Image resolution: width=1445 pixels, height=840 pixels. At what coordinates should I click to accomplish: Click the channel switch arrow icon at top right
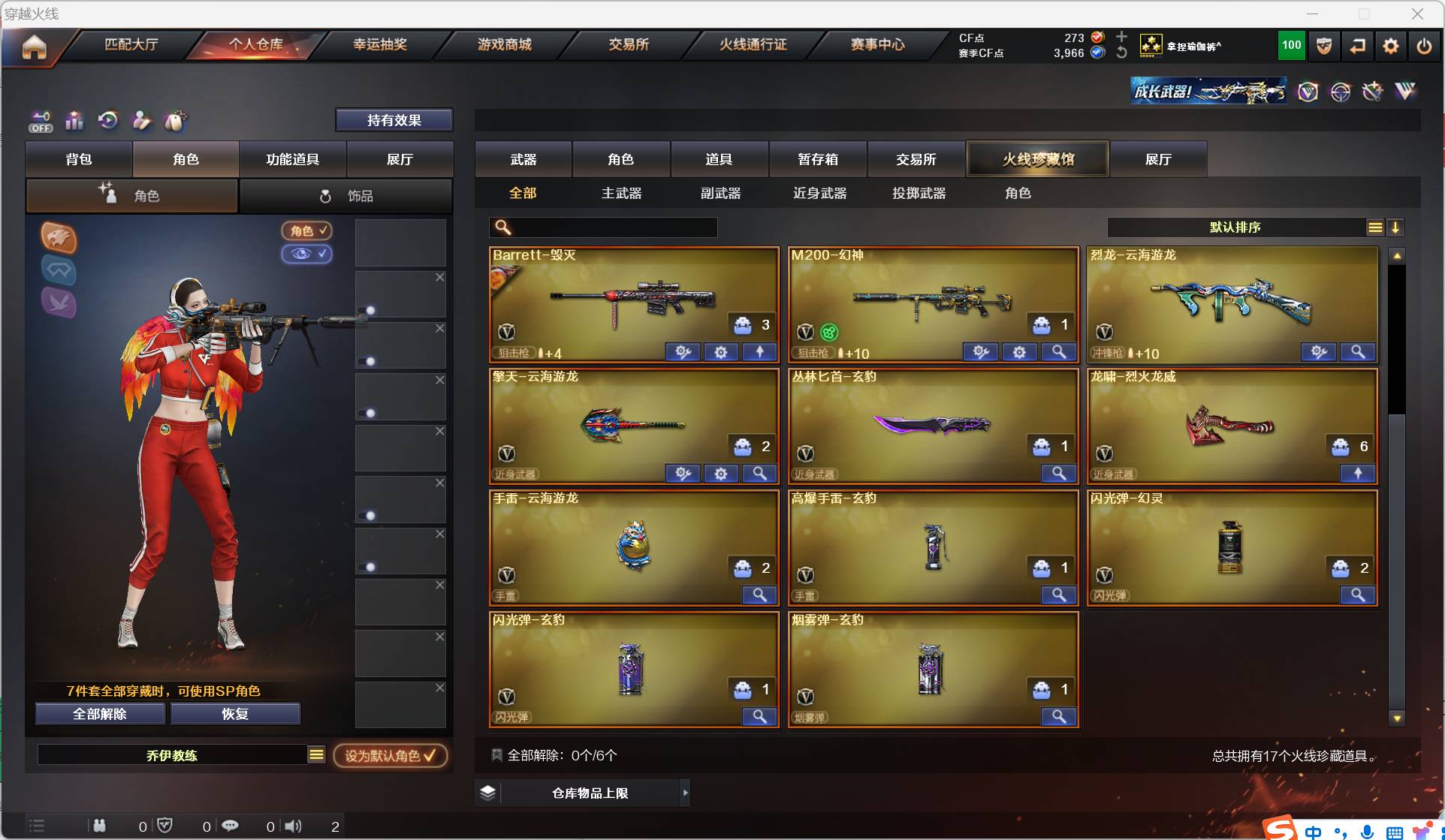(x=1357, y=46)
